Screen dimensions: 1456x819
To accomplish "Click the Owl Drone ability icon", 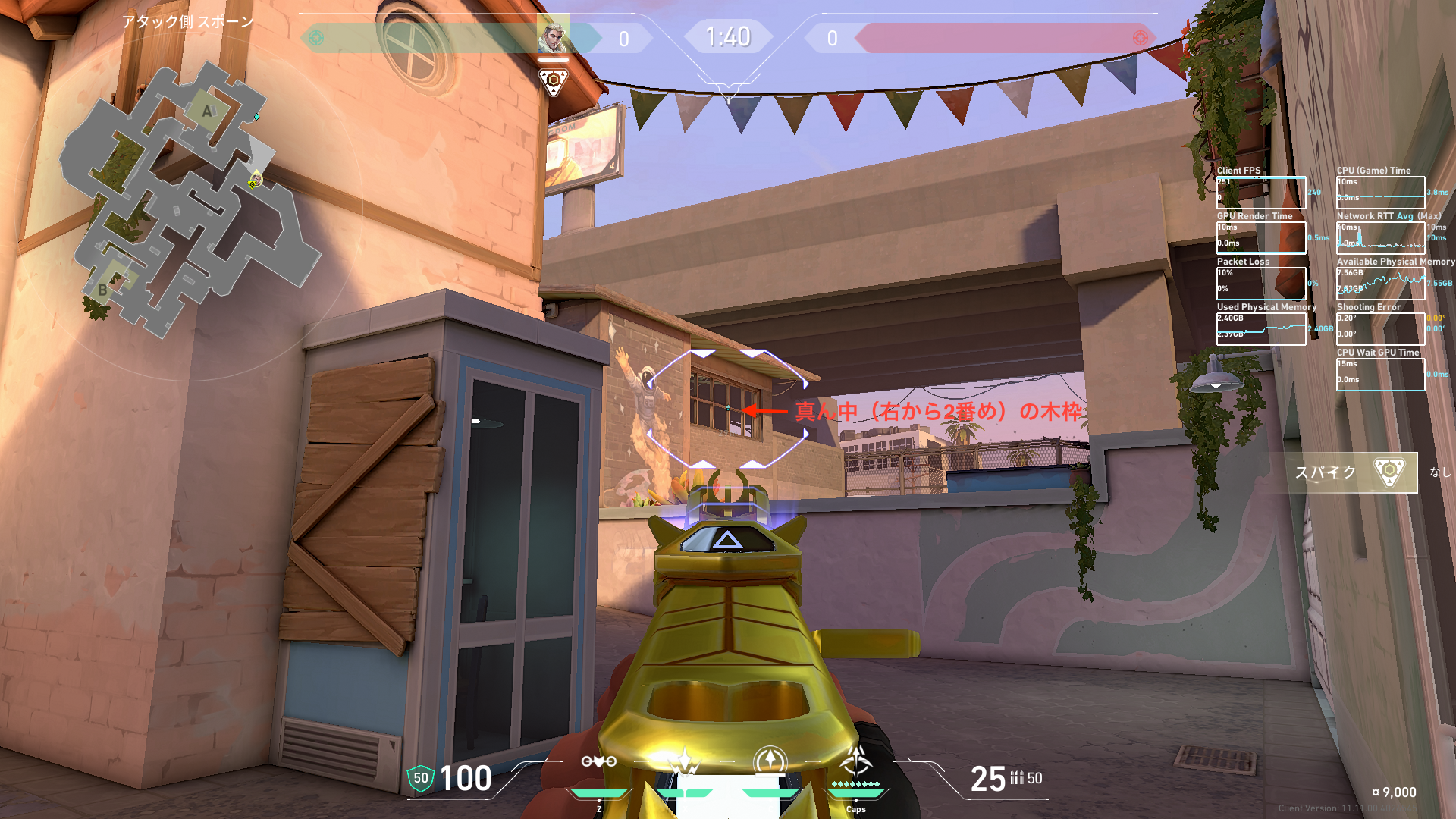I will pyautogui.click(x=598, y=762).
